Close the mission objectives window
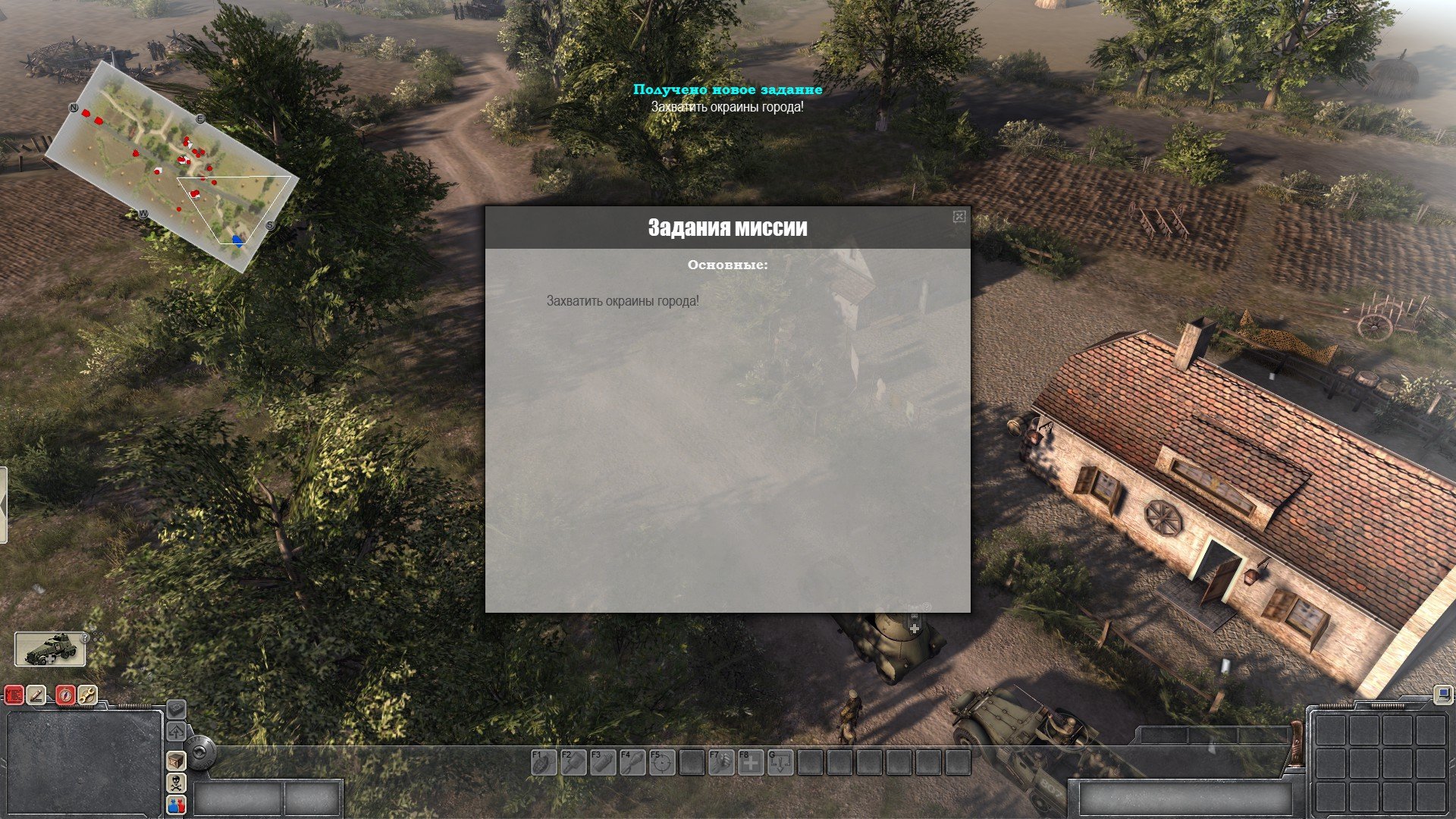The width and height of the screenshot is (1456, 819). [959, 217]
